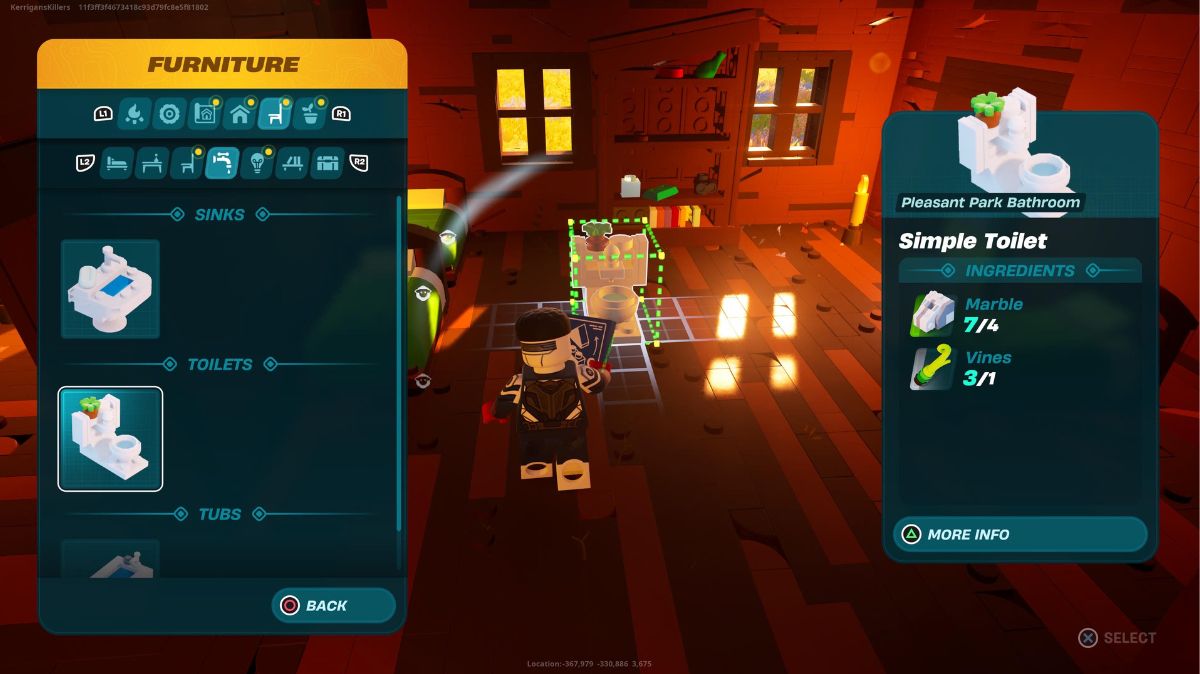
Task: Show the bed furniture subcategory
Action: point(116,162)
